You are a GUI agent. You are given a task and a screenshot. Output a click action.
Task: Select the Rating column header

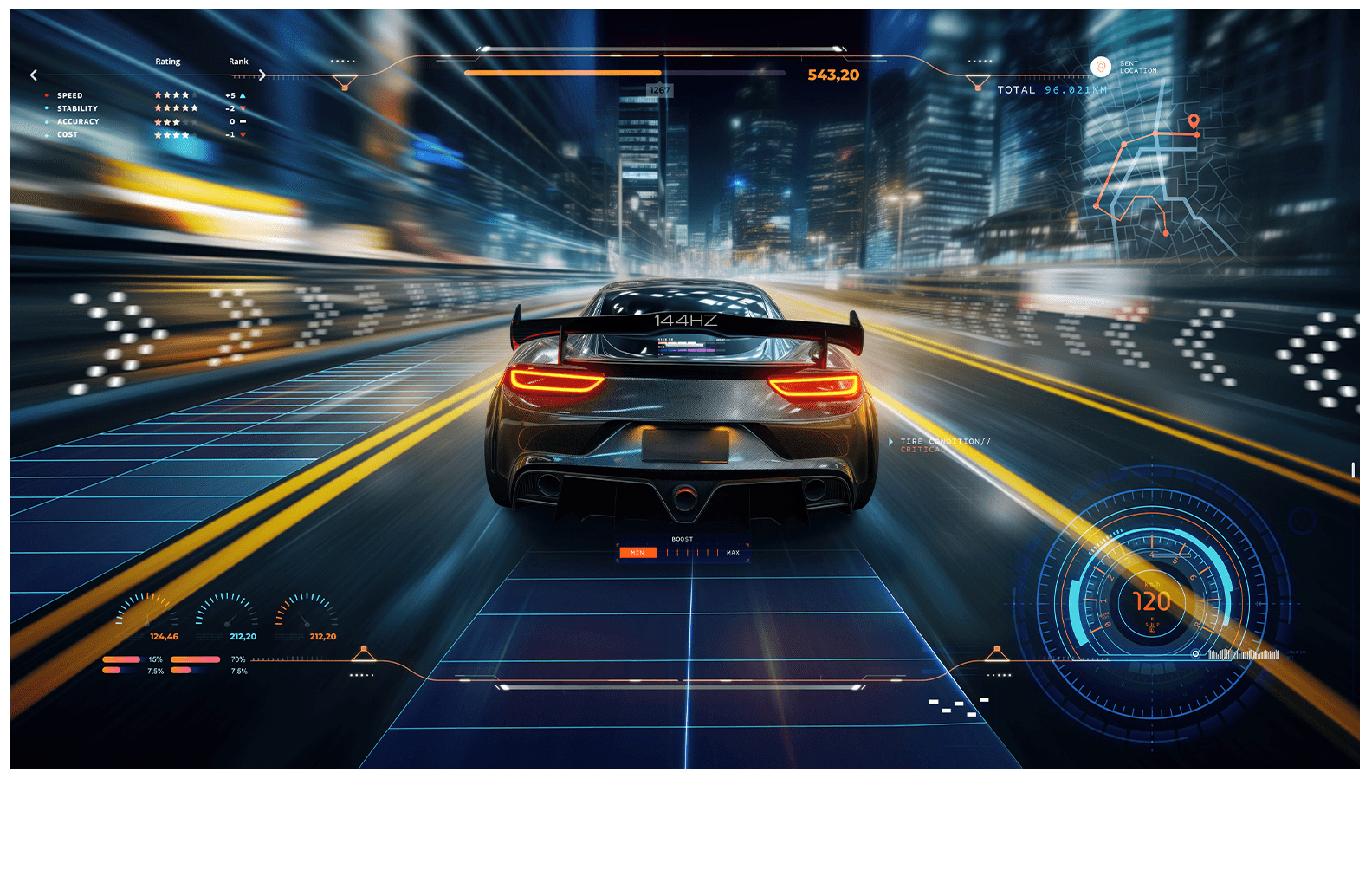point(168,62)
